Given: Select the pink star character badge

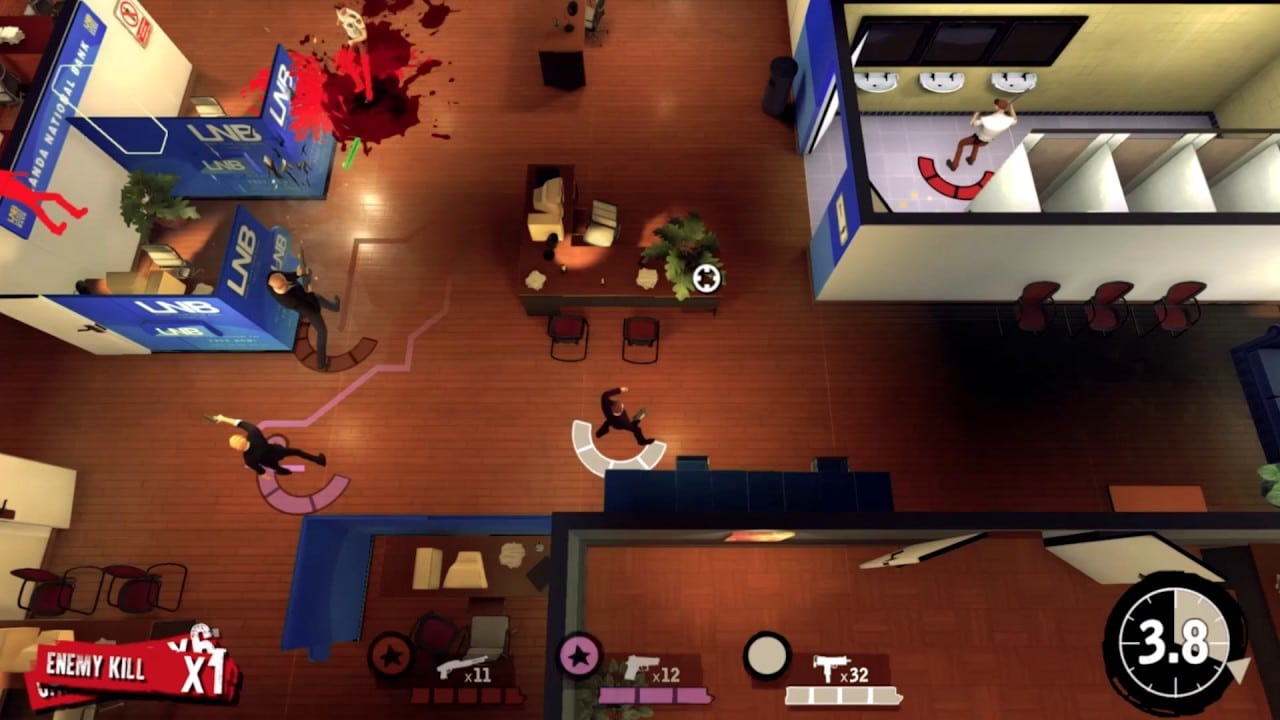Looking at the screenshot, I should pos(579,656).
